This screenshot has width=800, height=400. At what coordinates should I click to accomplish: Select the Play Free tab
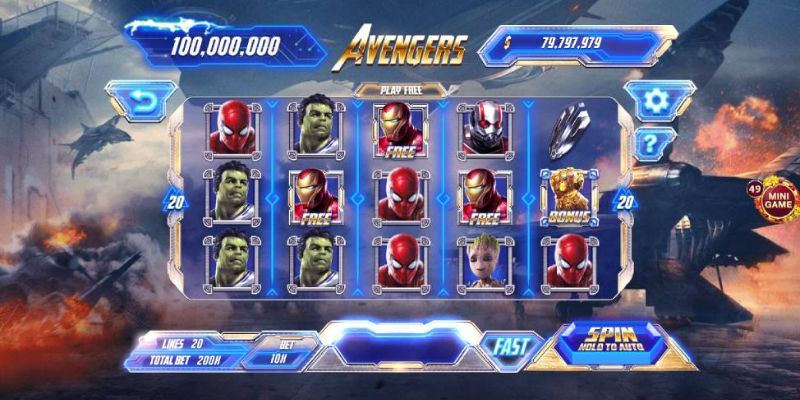click(x=399, y=90)
